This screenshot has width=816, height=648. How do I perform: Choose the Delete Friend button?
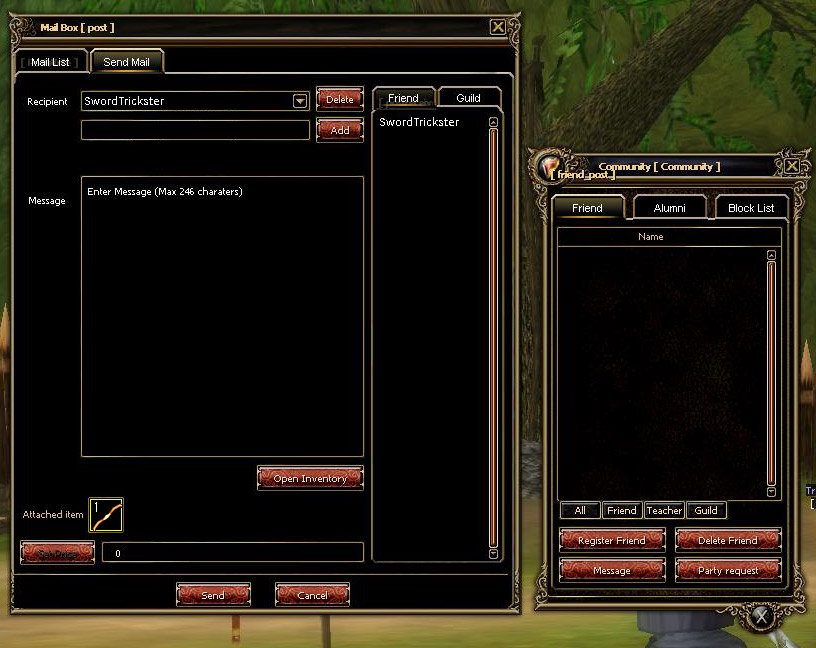(727, 540)
